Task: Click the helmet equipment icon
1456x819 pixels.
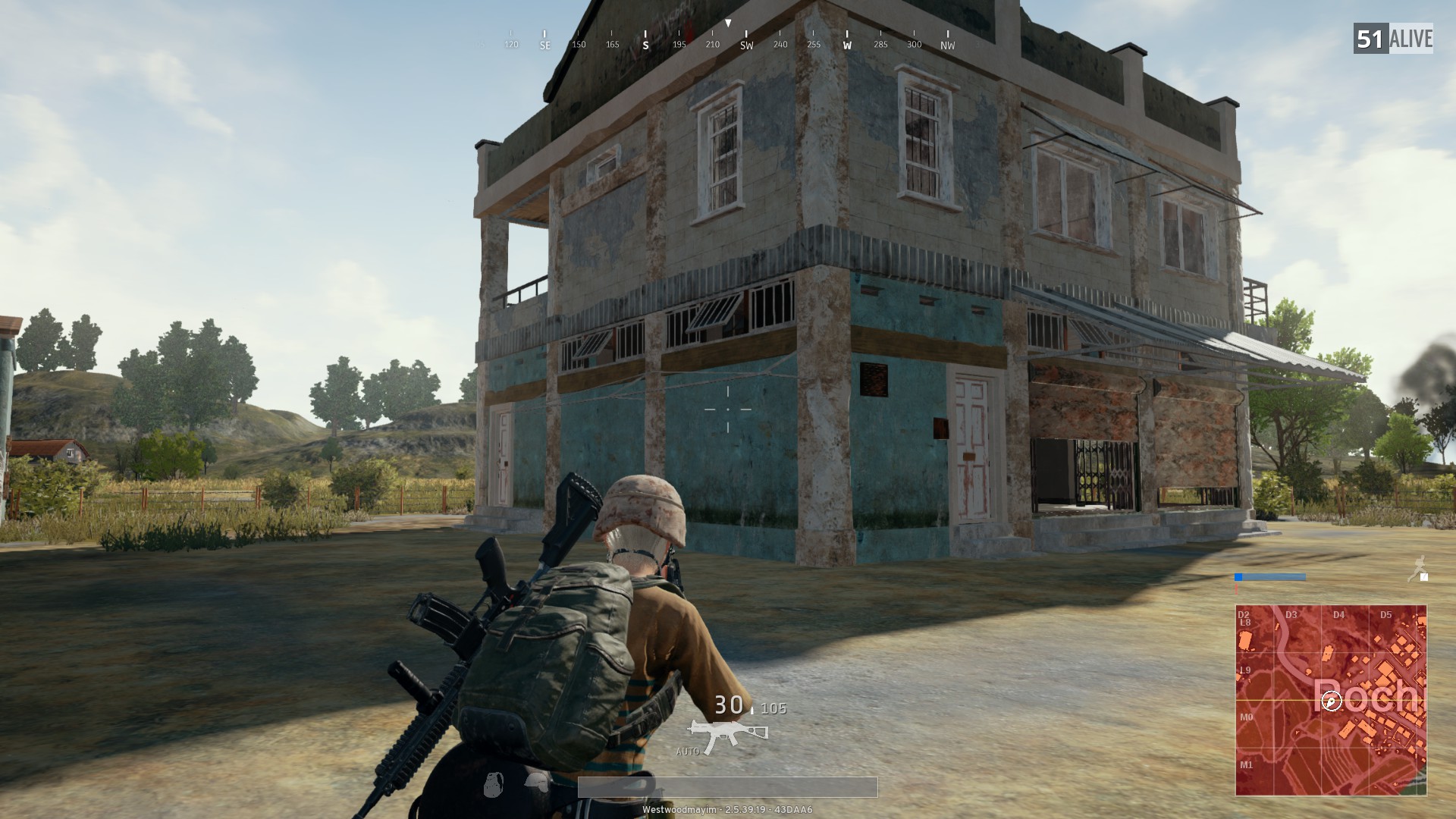Action: click(x=537, y=783)
